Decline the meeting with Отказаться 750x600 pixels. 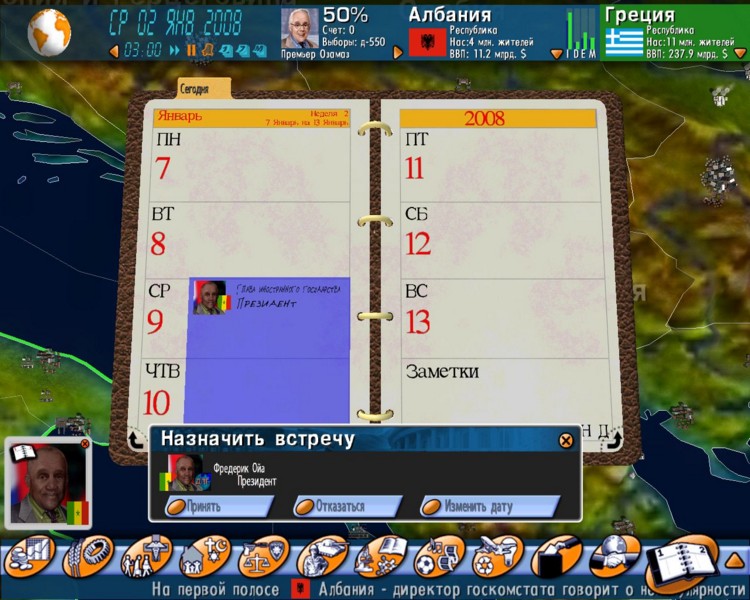click(346, 506)
